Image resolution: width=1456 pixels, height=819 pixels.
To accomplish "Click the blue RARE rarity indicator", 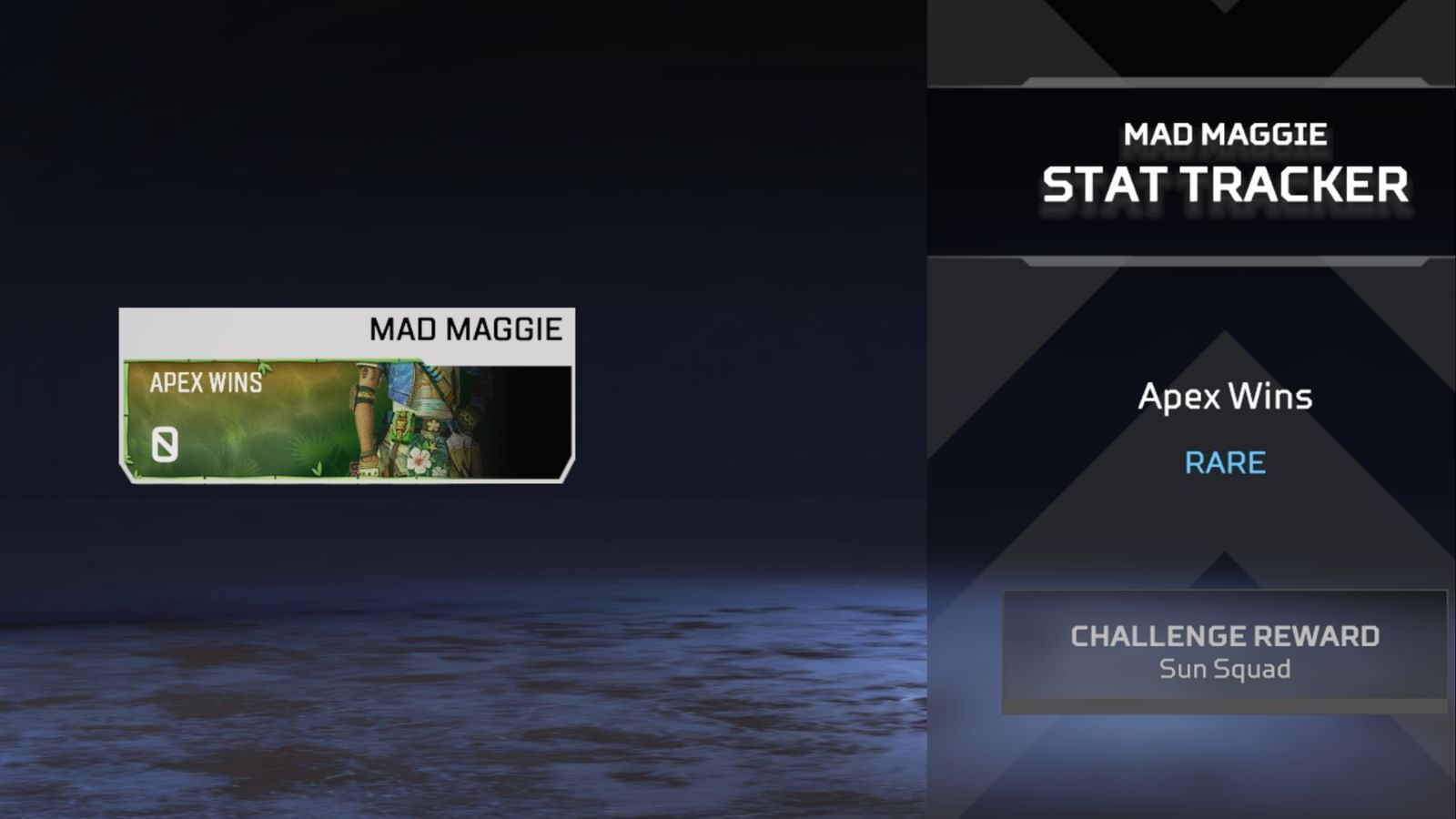I will point(1225,462).
